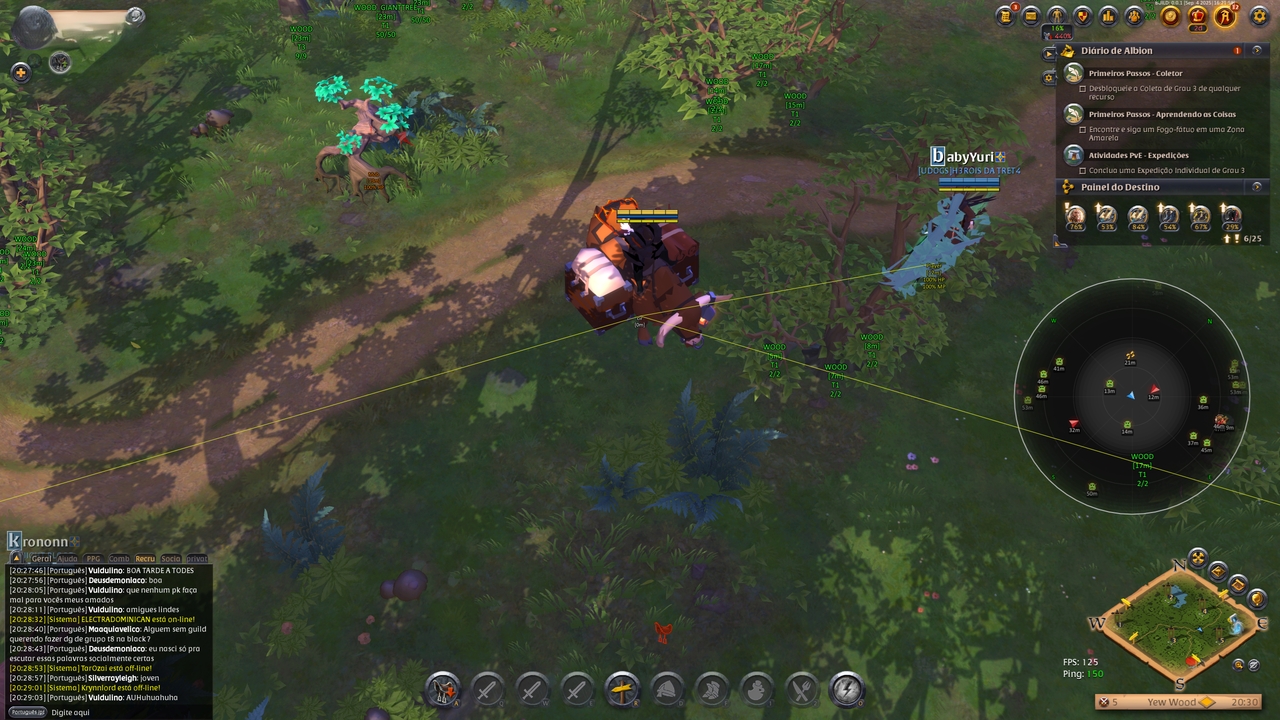
Task: Open the settings gear menu
Action: (1258, 16)
